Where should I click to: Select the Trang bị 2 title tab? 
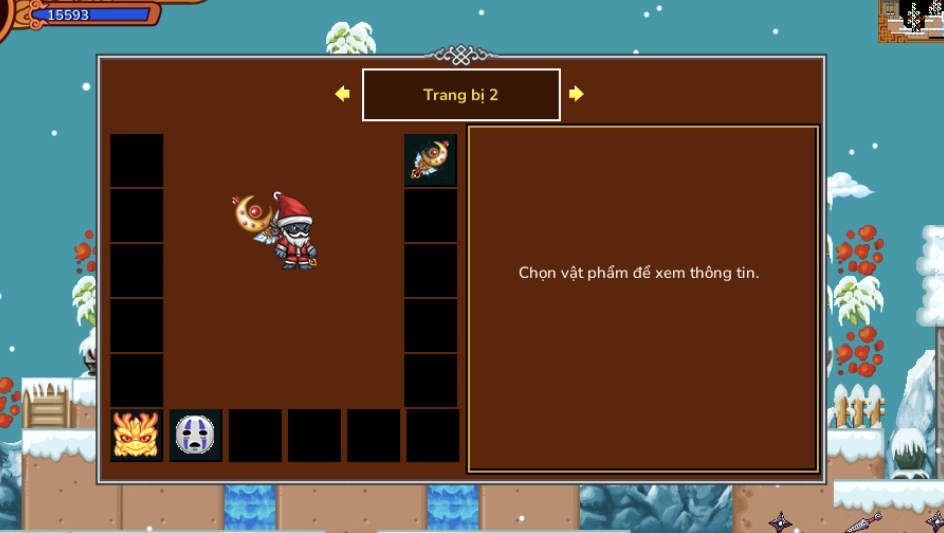coord(461,95)
